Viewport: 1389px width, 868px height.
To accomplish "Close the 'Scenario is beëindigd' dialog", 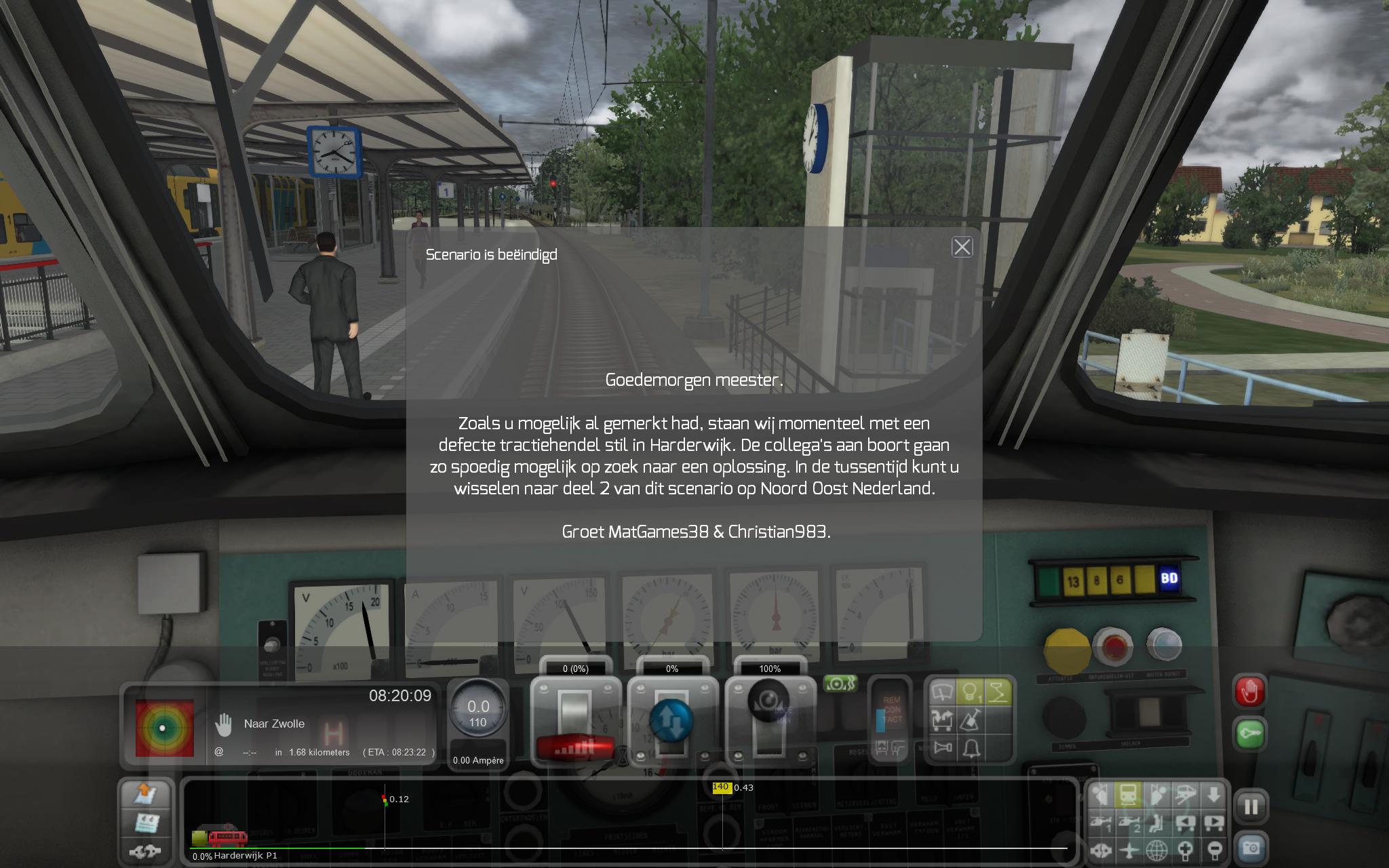I will (x=962, y=247).
